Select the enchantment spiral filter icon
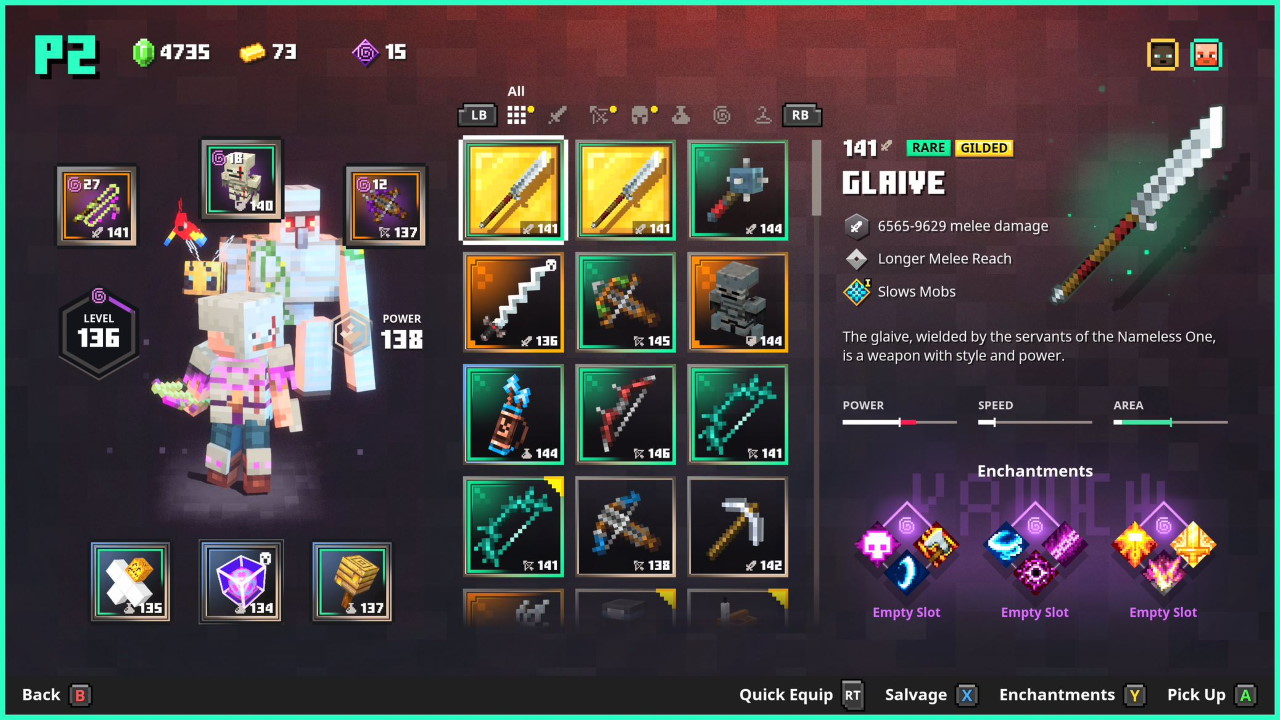This screenshot has width=1280, height=720. click(x=721, y=115)
